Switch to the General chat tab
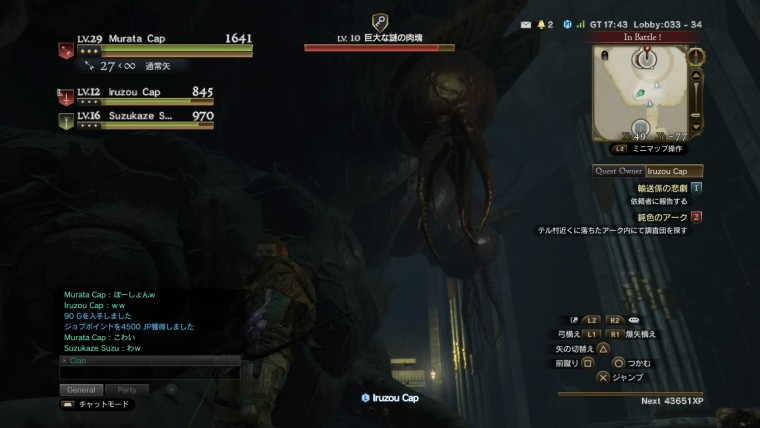760x428 pixels. (80, 389)
